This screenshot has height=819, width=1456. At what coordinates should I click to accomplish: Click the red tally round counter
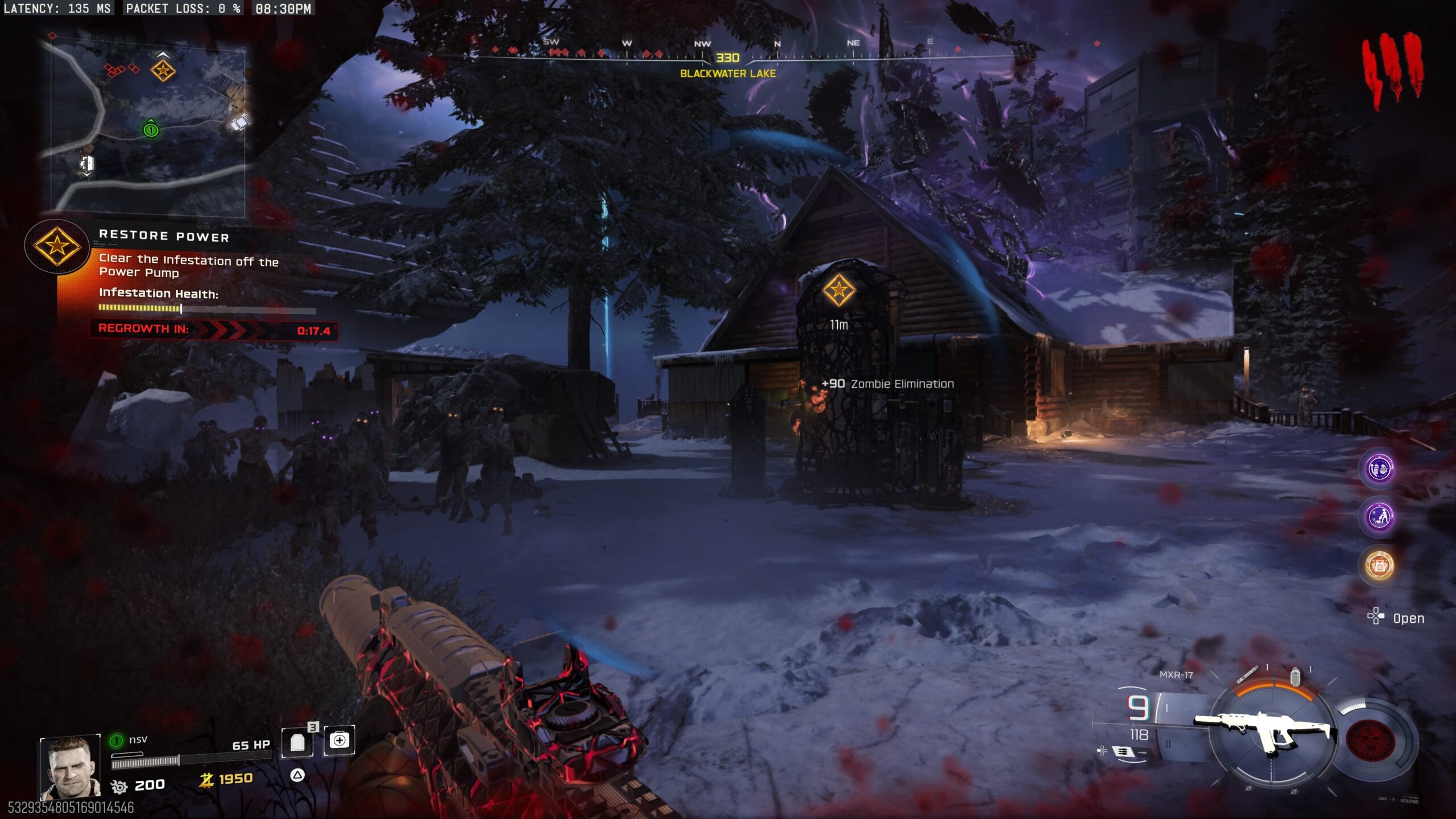(1393, 69)
